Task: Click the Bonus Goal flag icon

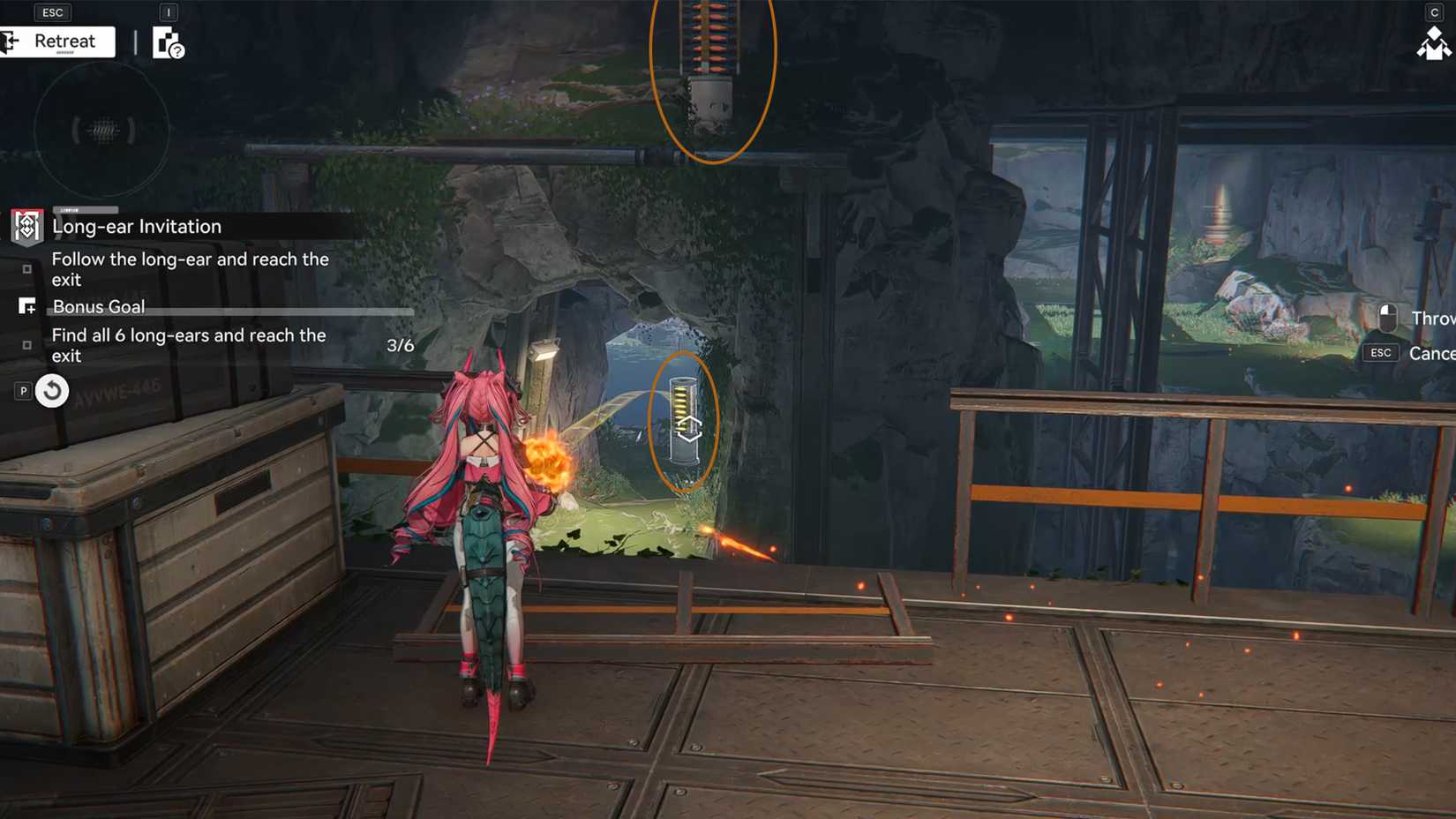Action: (x=26, y=306)
